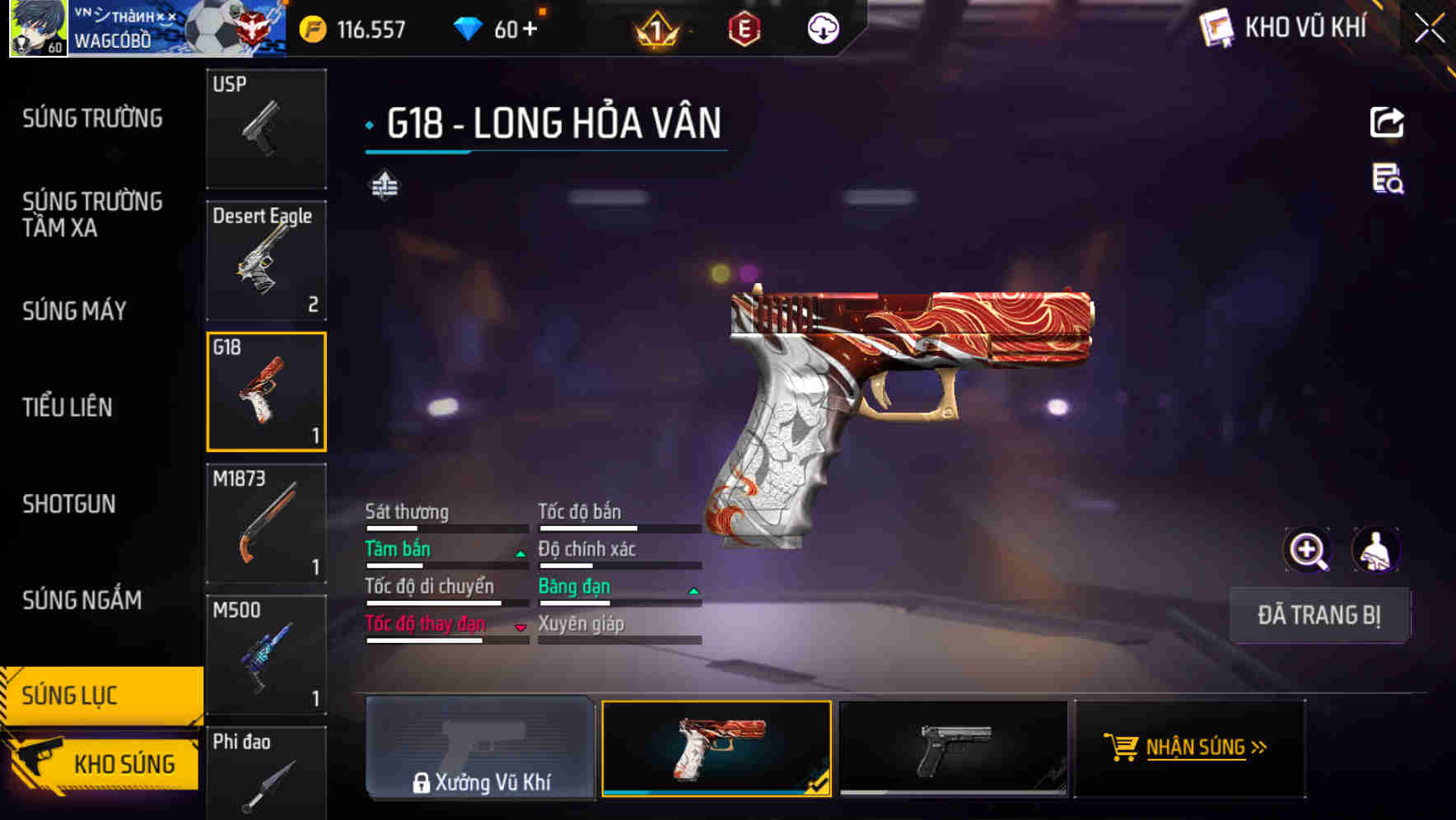This screenshot has width=1456, height=820.
Task: Select the Phi đao throwing knife slot
Action: tap(266, 774)
